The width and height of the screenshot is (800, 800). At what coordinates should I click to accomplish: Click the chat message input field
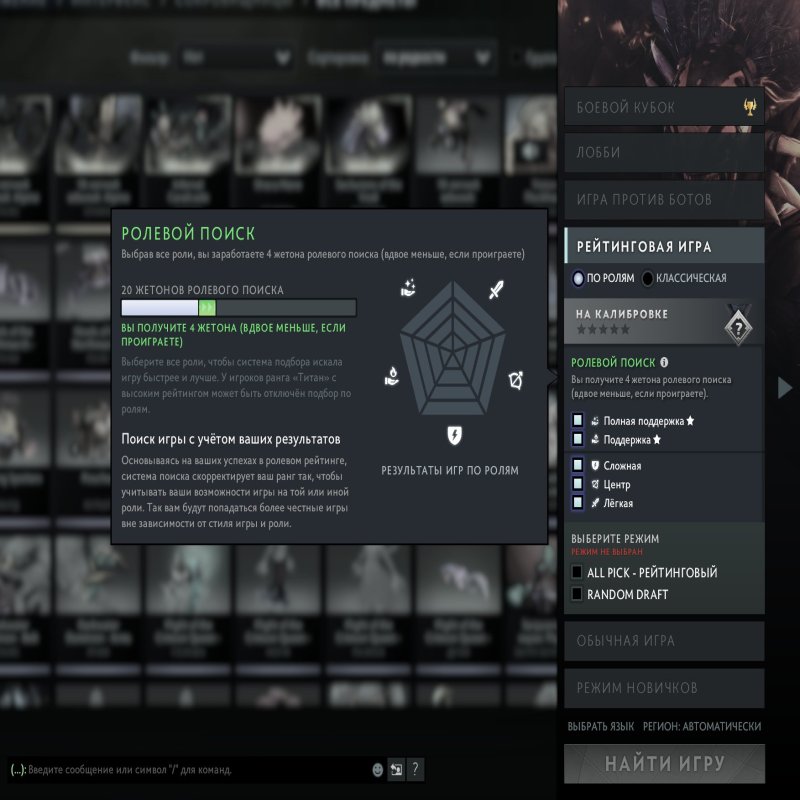tap(190, 770)
